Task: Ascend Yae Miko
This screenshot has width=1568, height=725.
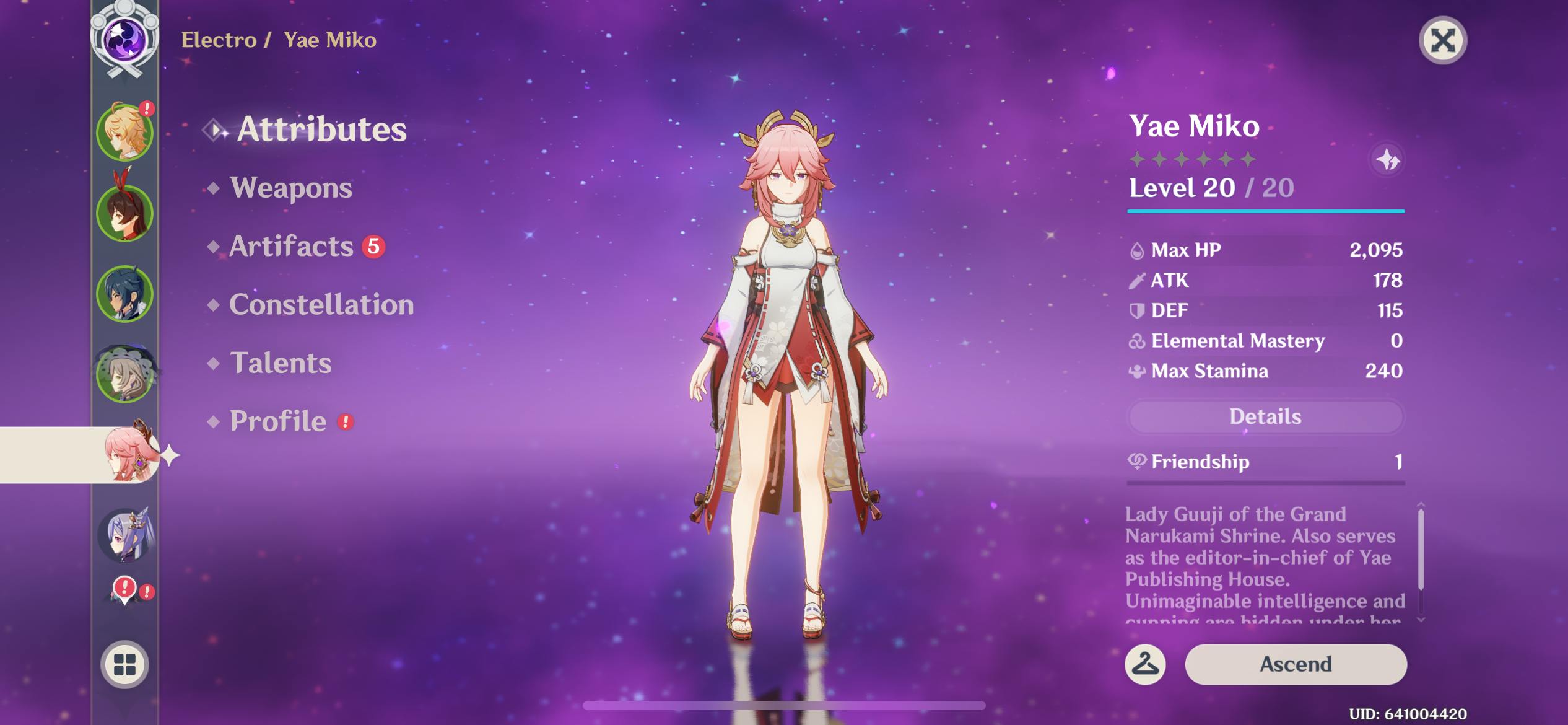Action: (1295, 664)
